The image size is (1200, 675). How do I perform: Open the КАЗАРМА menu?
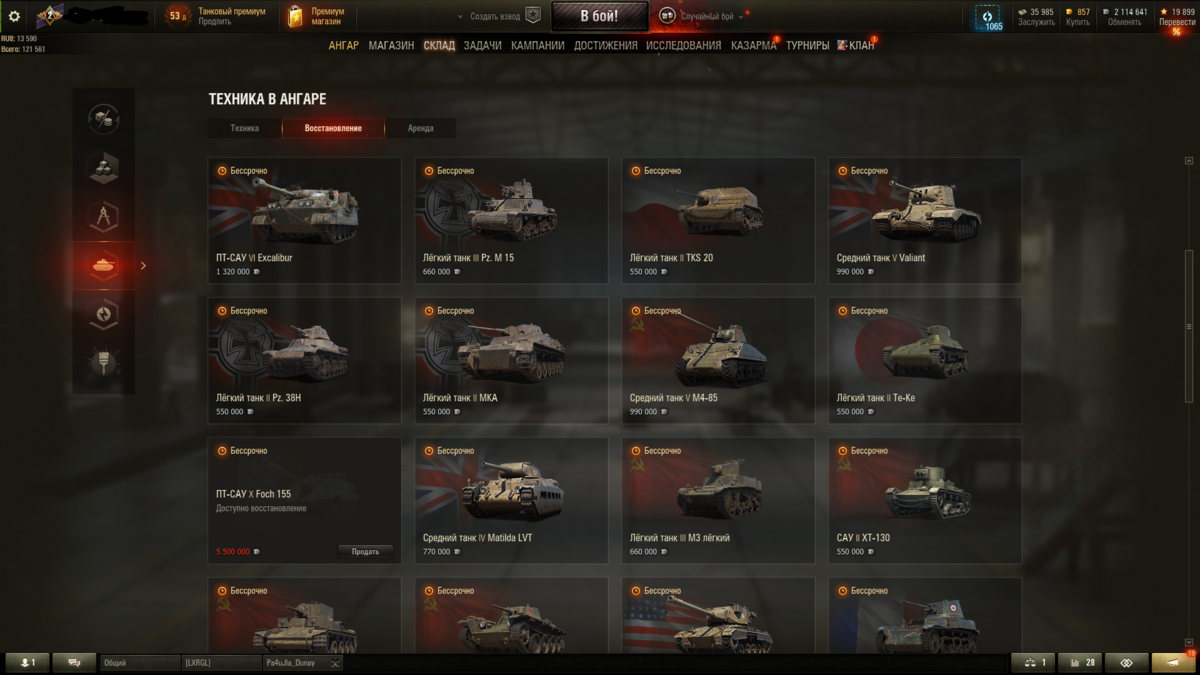tap(753, 45)
